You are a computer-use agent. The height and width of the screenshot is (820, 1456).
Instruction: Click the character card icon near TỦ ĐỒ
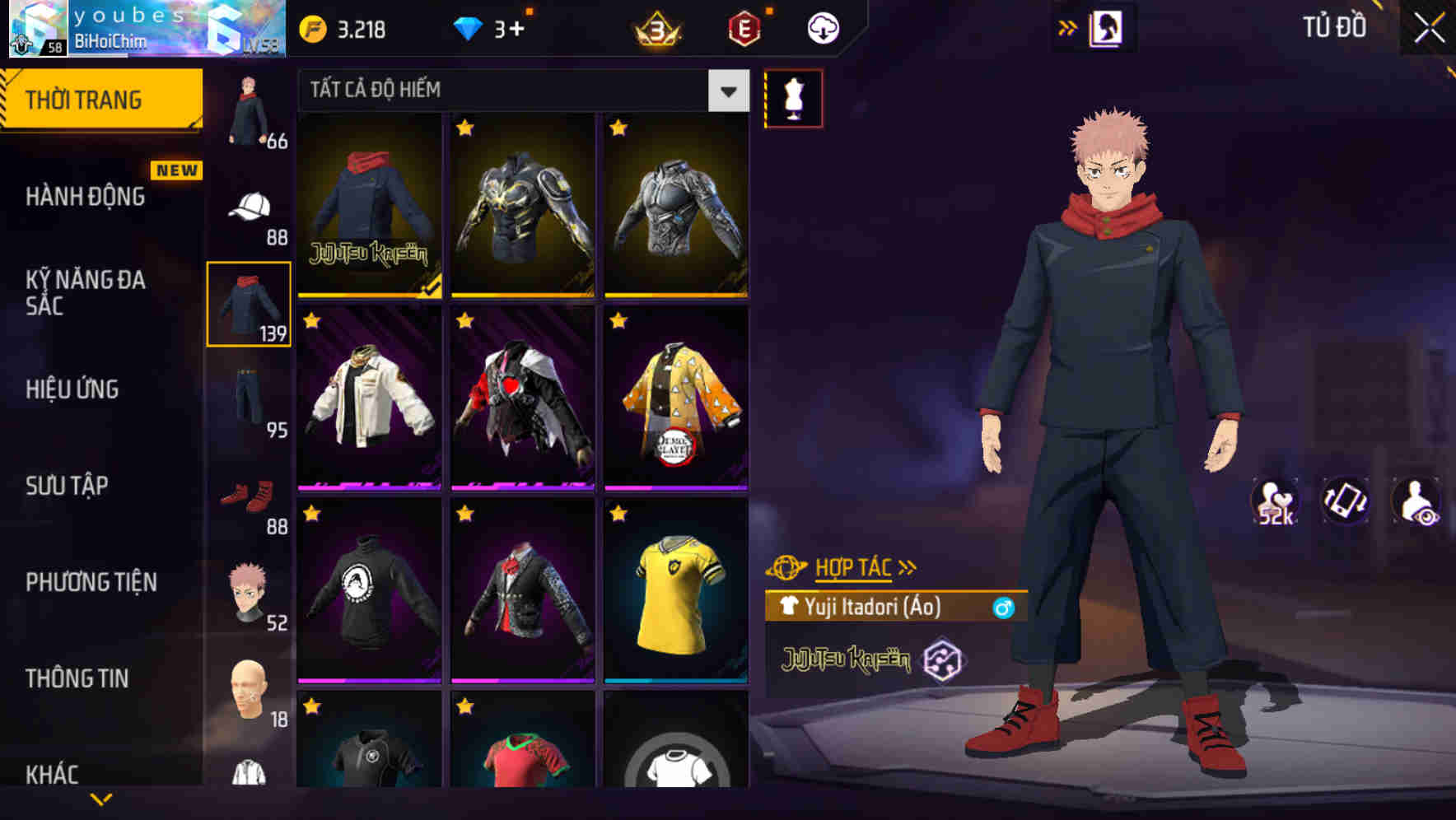pyautogui.click(x=1107, y=26)
